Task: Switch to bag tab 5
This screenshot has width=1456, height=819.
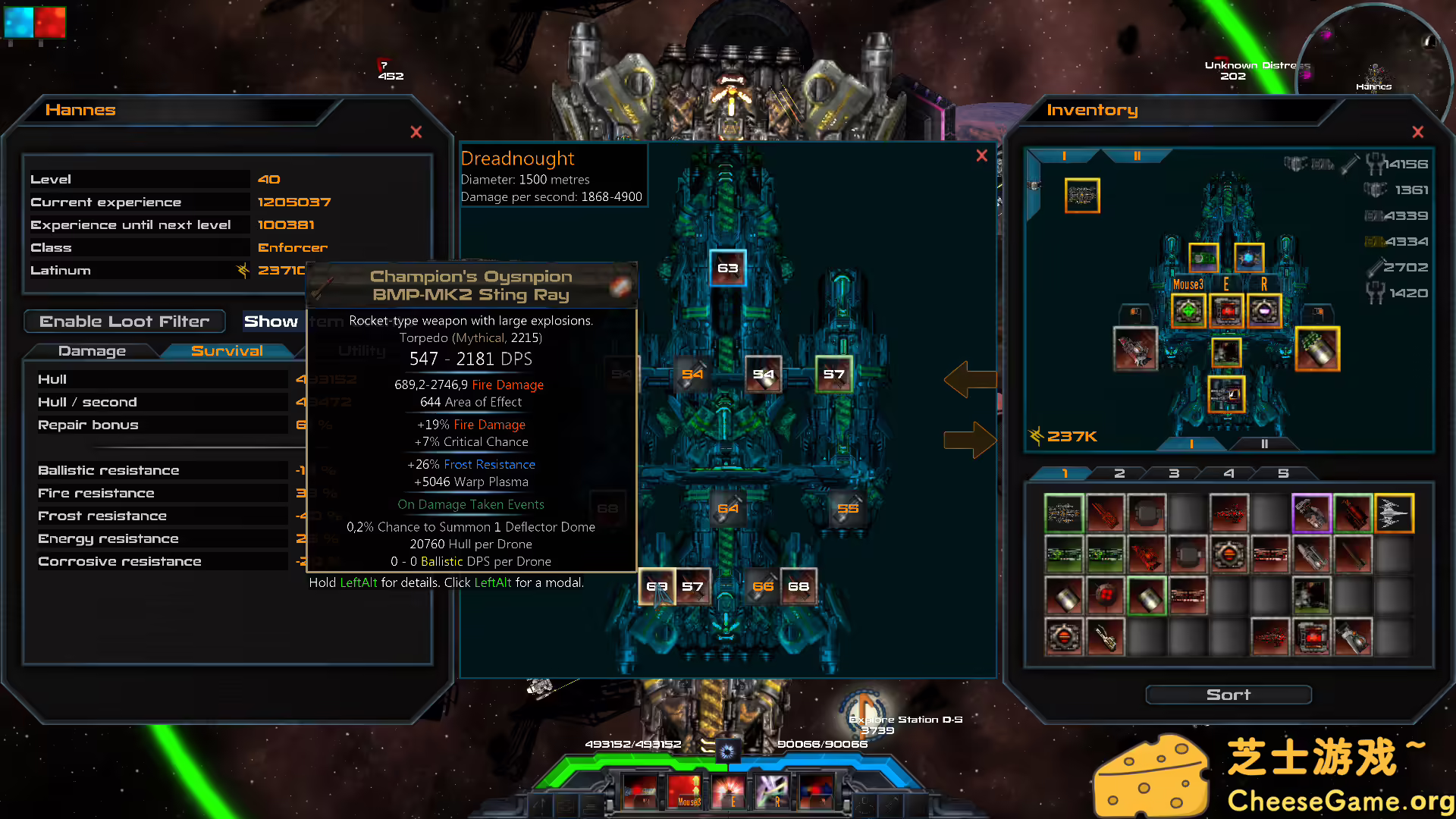Action: (x=1284, y=472)
